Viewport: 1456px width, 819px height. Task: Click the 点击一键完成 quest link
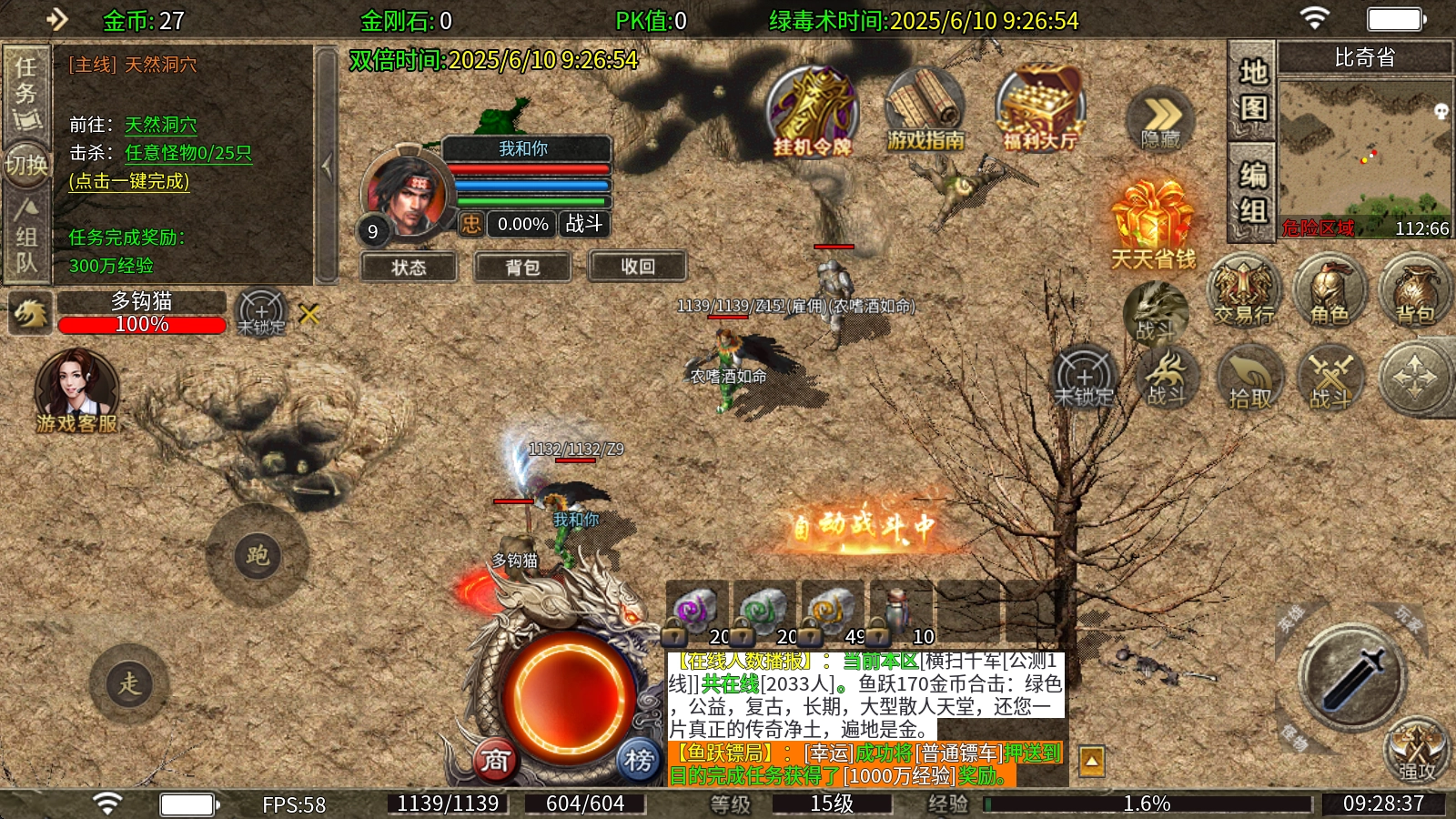(129, 181)
